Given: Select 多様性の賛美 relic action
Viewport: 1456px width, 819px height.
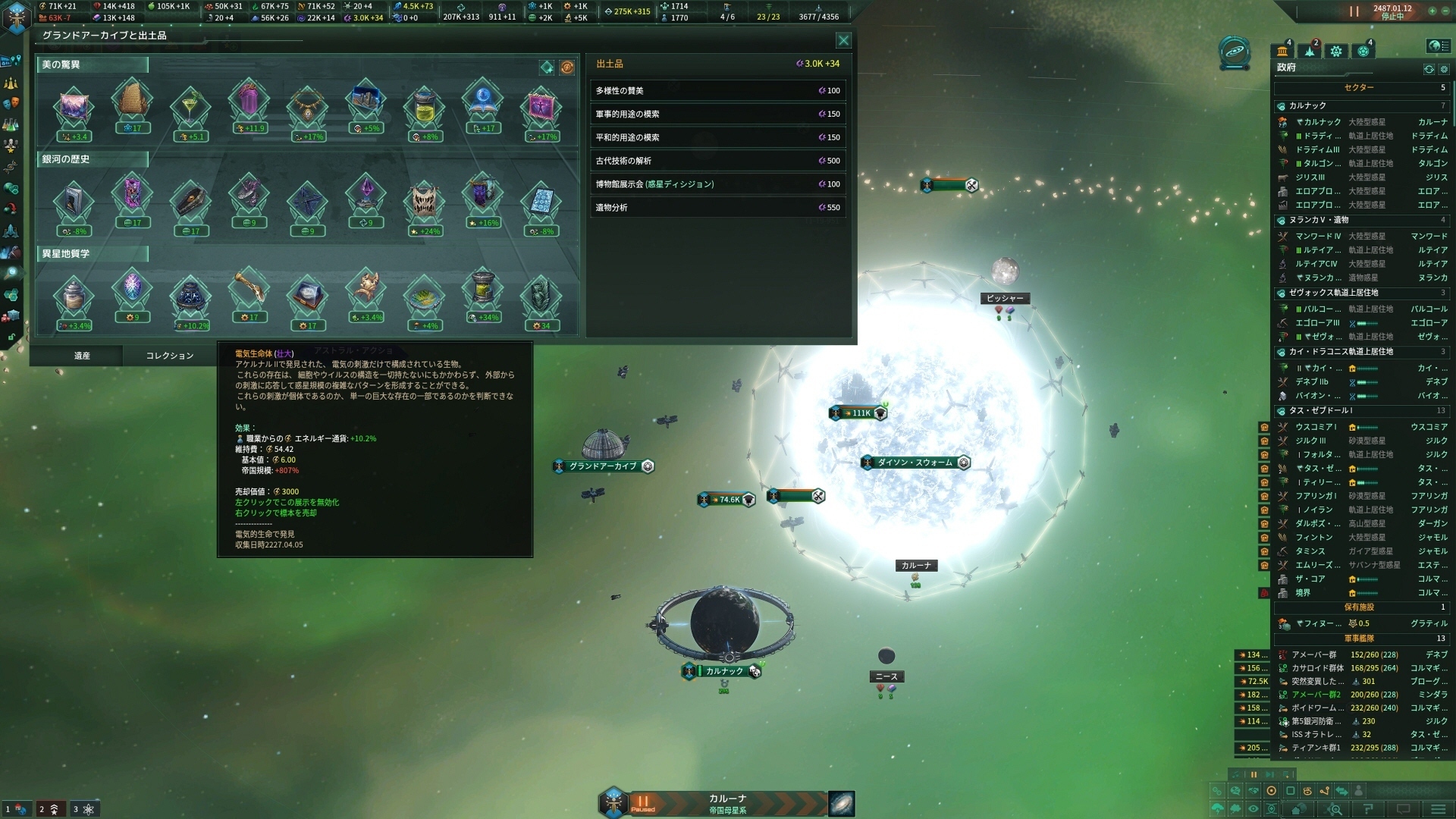Looking at the screenshot, I should click(717, 91).
